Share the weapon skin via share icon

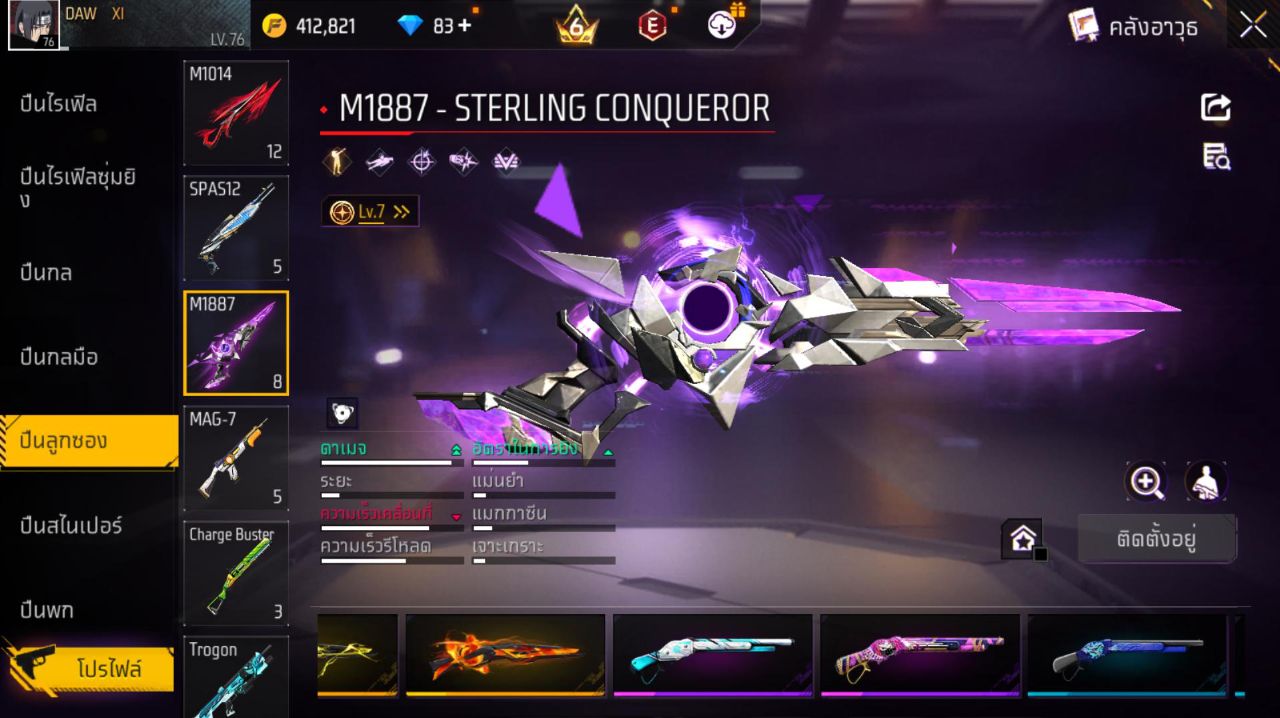point(1216,107)
